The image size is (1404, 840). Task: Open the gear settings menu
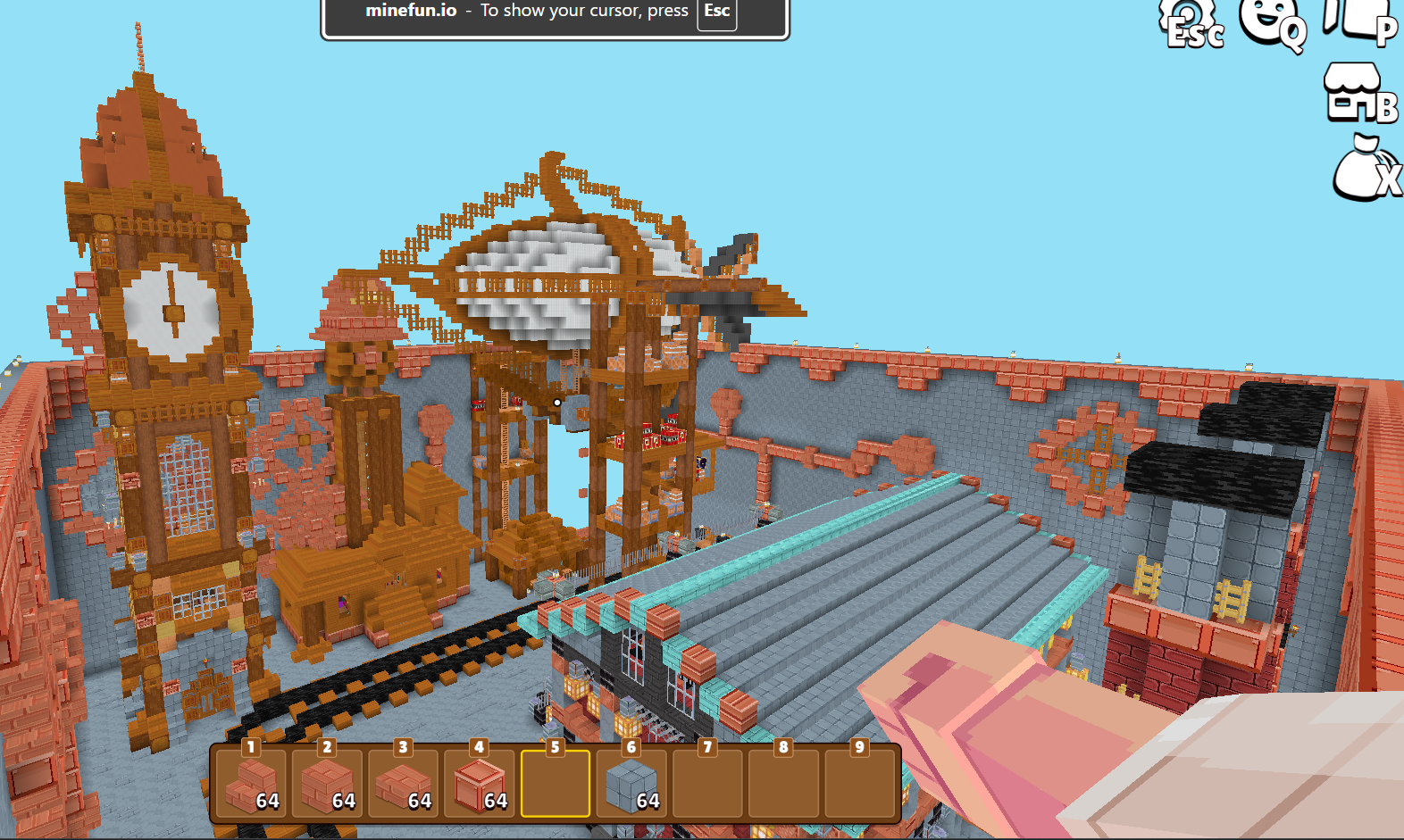point(1192,24)
